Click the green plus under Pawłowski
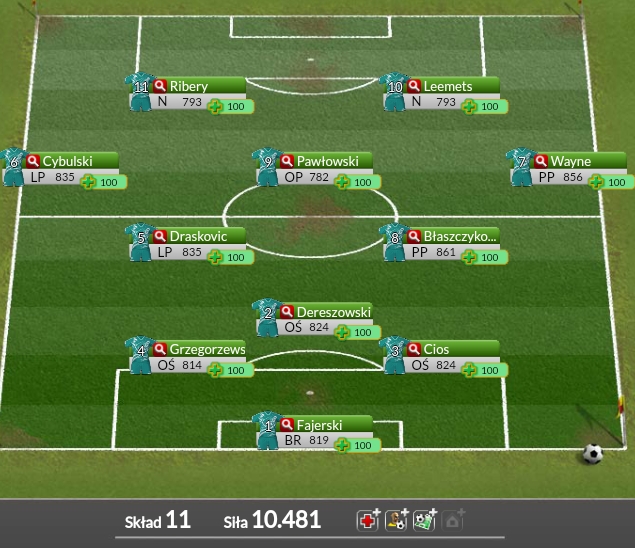The width and height of the screenshot is (635, 548). point(343,182)
